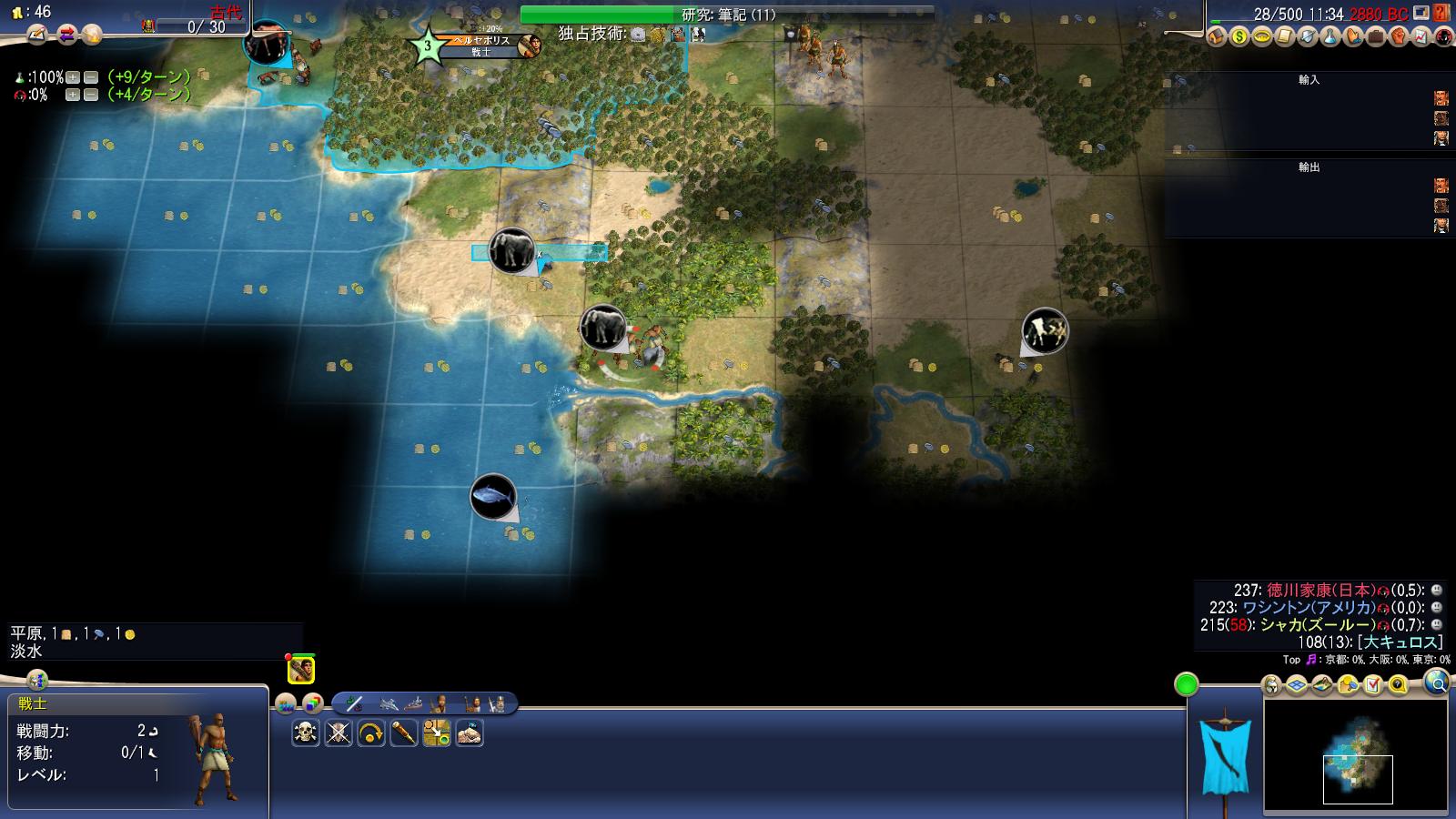Viewport: 1456px width, 819px height.
Task: Open the Civilopedia question-mark book
Action: pos(1440,13)
